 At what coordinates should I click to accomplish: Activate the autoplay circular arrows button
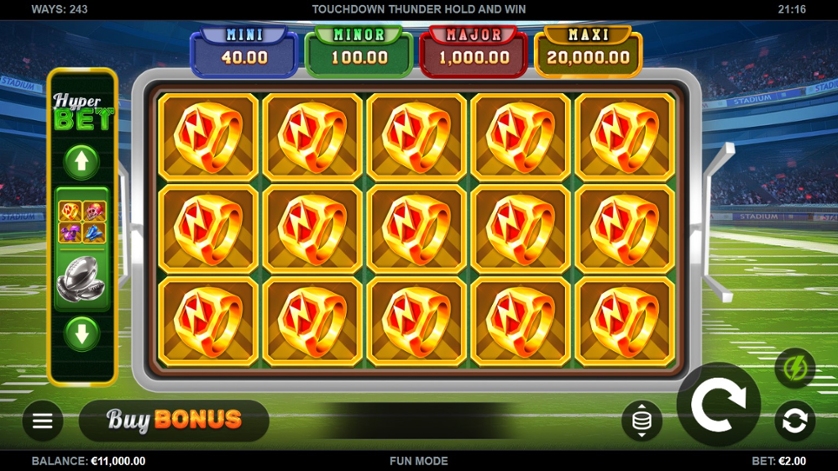click(x=795, y=421)
